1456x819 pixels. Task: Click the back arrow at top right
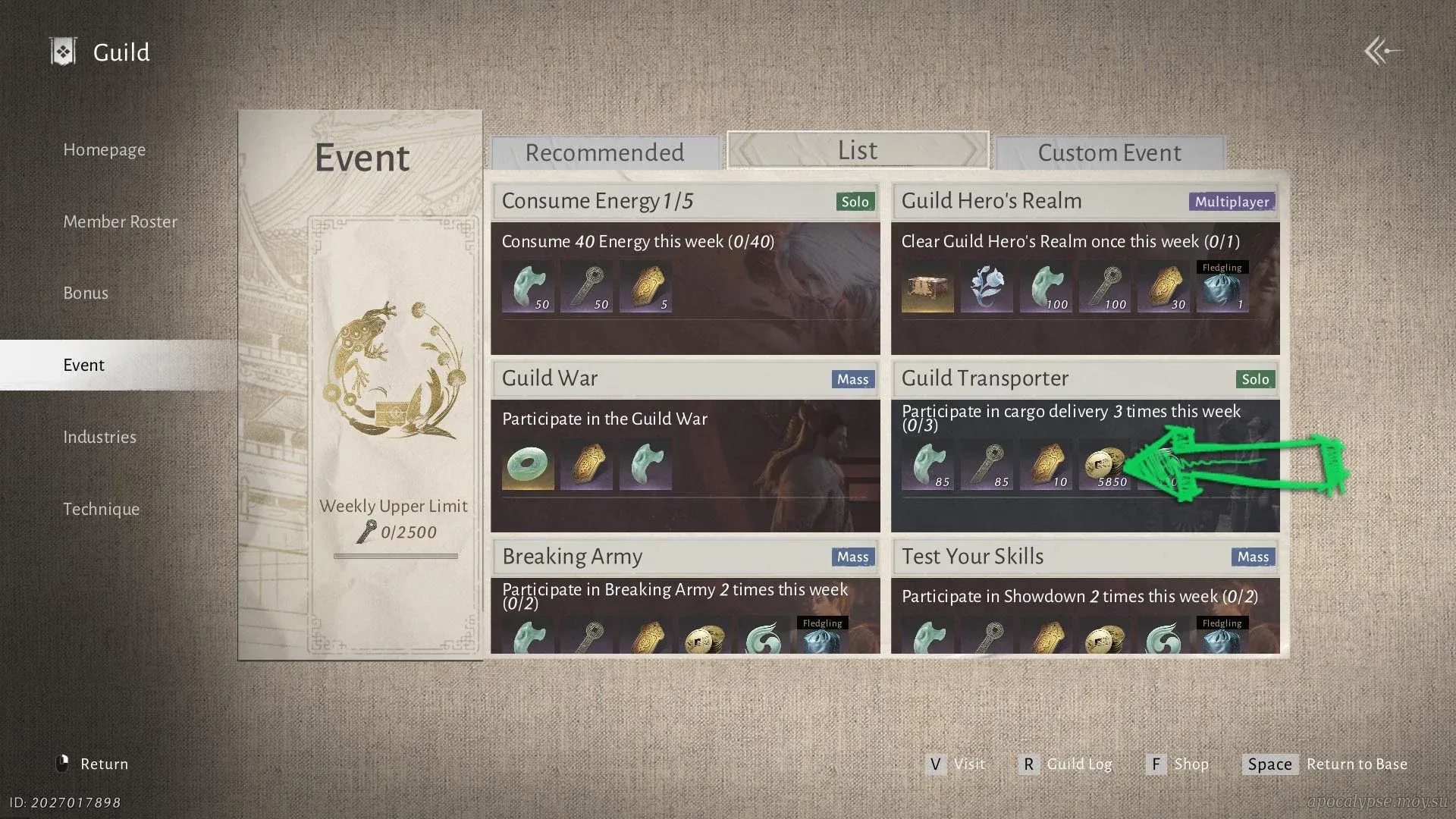(1382, 52)
